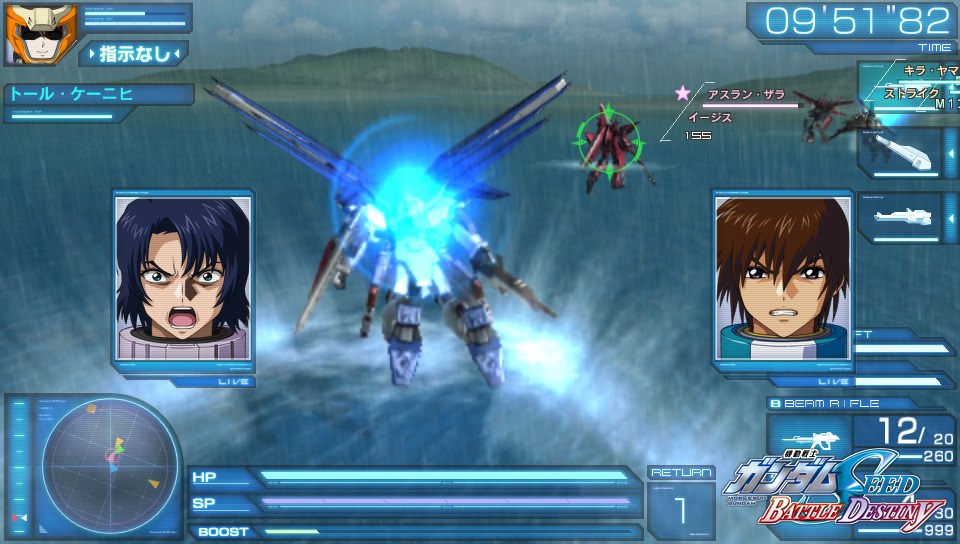The image size is (960, 544).
Task: Select the トール・ケーニヒ ally name panel
Action: coord(100,95)
